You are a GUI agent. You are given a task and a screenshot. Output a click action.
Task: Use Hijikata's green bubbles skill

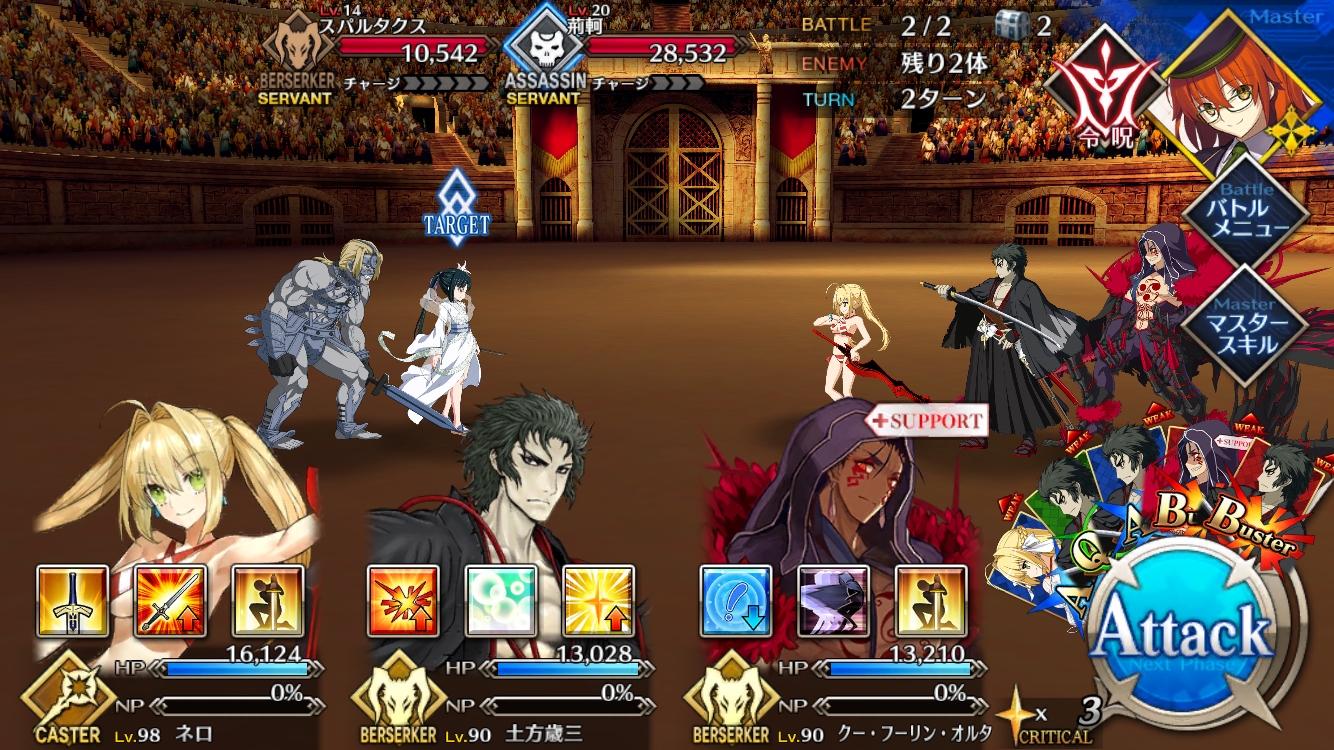[x=502, y=601]
